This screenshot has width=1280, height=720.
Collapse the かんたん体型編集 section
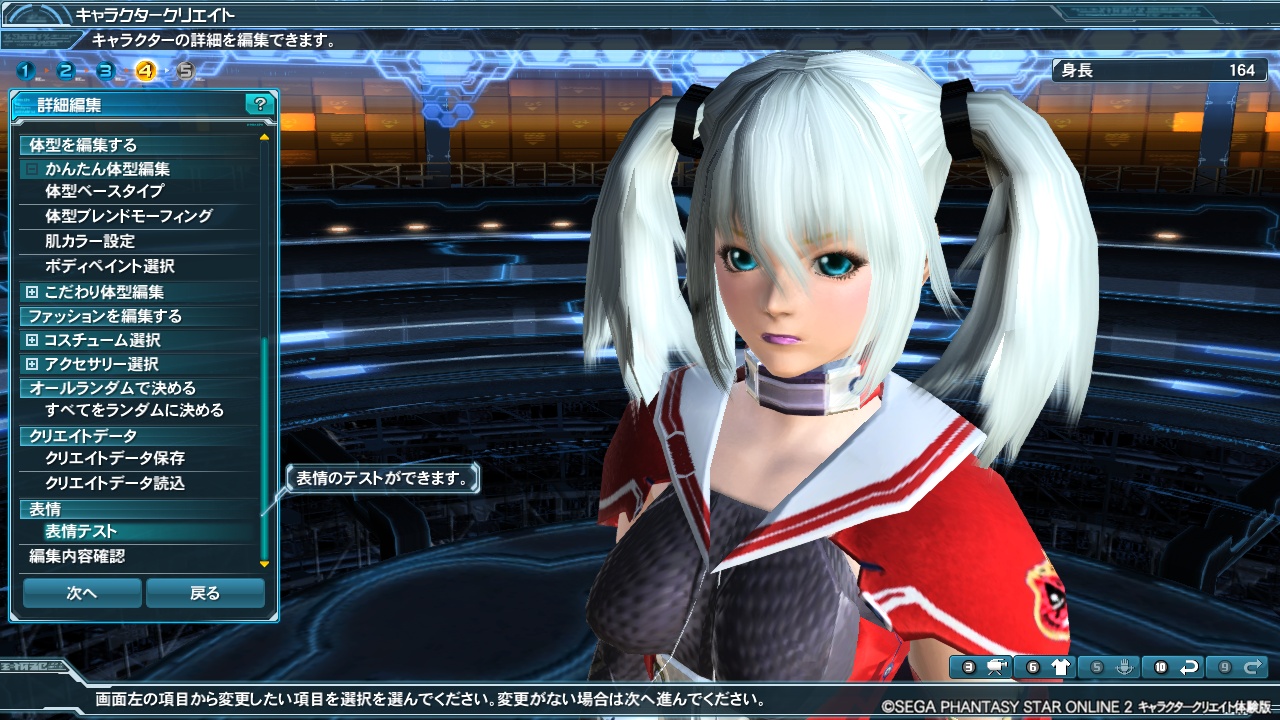[x=32, y=169]
